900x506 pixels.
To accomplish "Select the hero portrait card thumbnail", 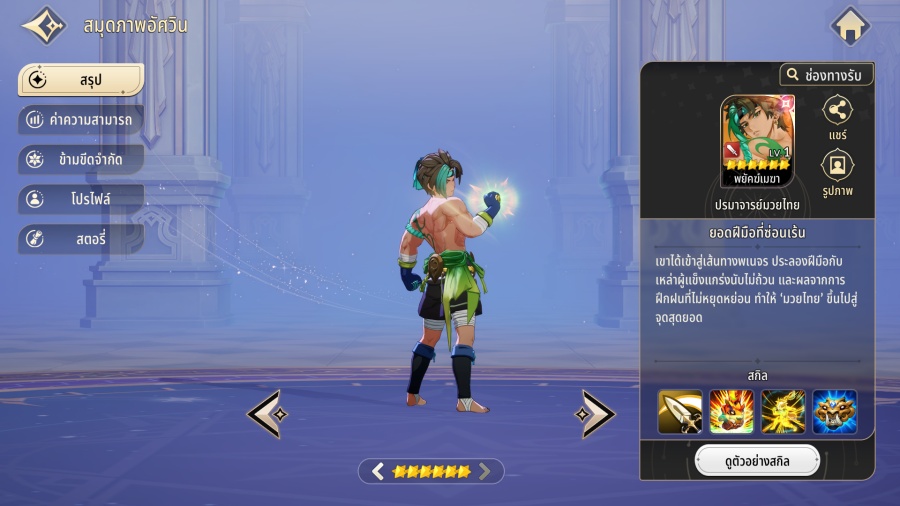I will pyautogui.click(x=757, y=140).
